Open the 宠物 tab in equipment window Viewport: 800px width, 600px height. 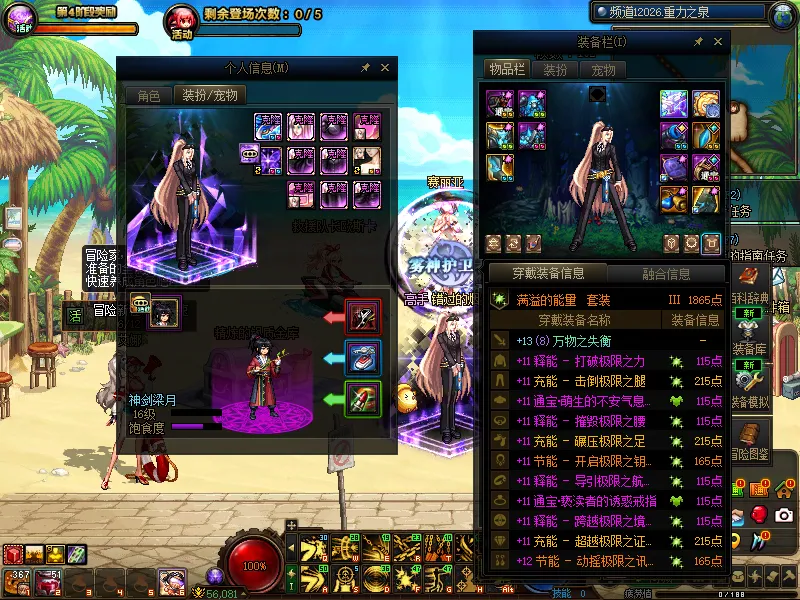(603, 70)
